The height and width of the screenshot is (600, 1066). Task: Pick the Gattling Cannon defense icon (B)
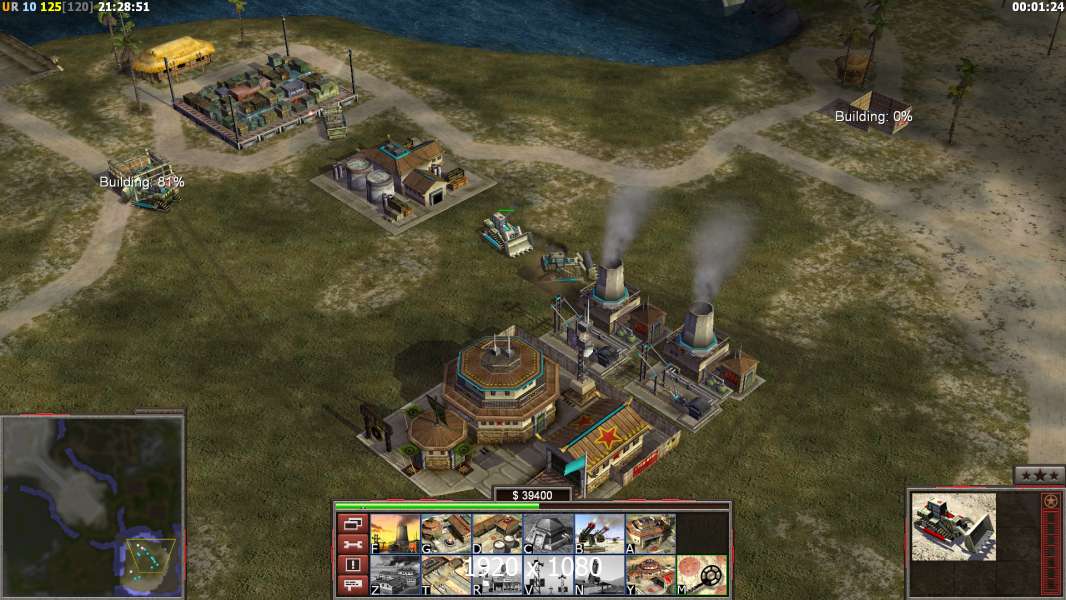tap(599, 534)
